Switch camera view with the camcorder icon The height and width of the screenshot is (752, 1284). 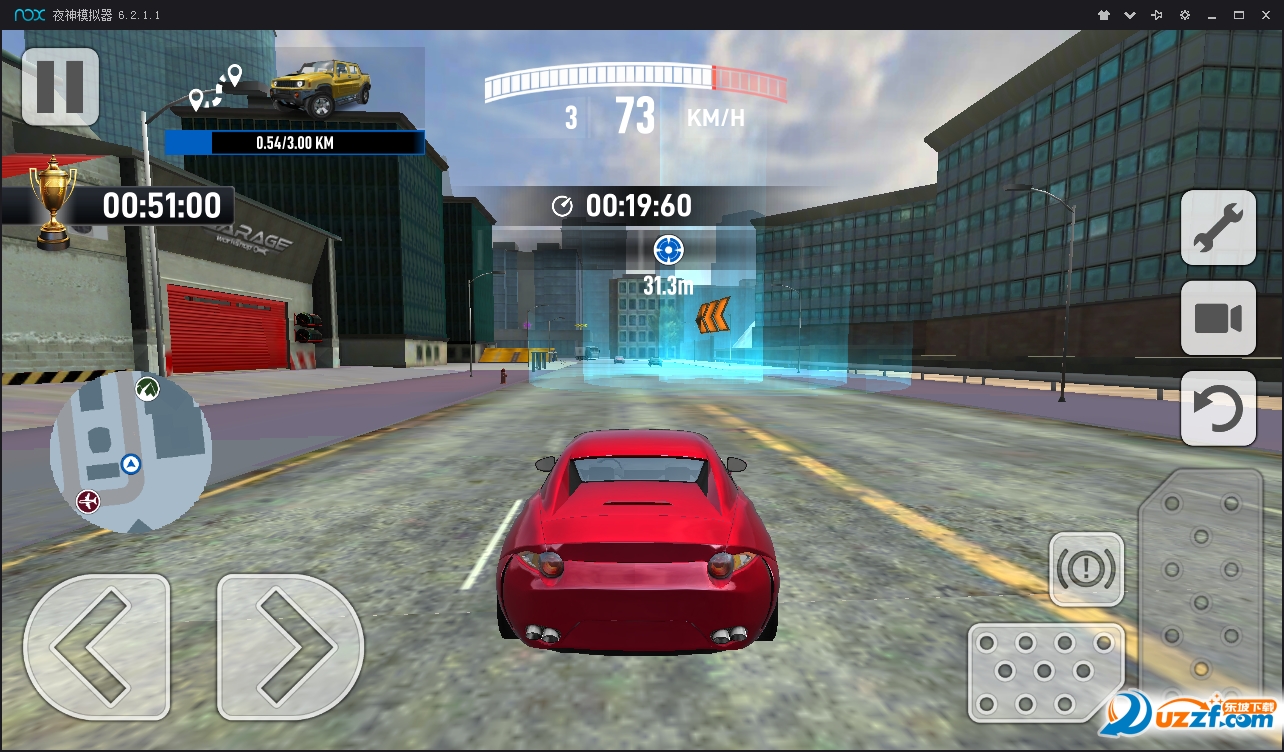[x=1218, y=318]
